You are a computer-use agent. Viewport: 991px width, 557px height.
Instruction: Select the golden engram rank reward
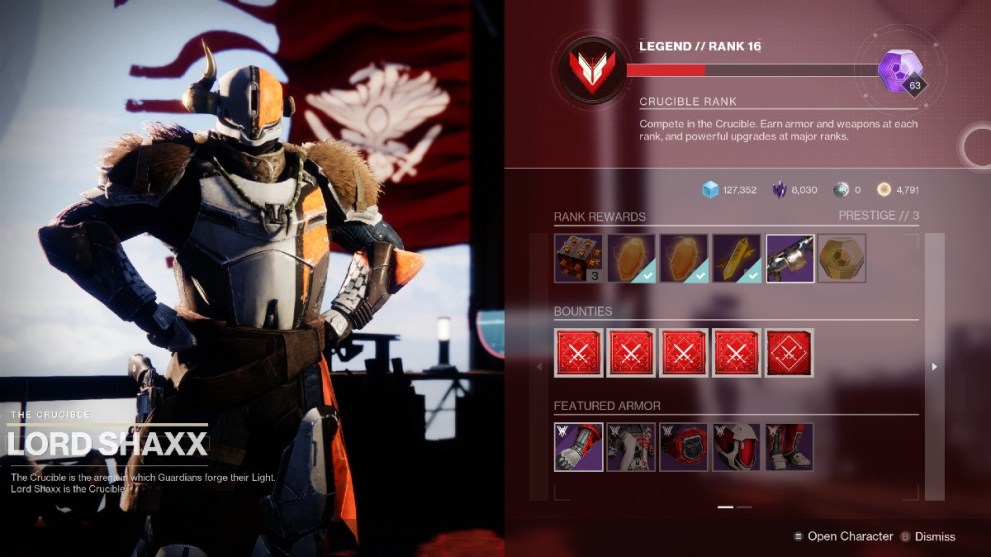[842, 258]
